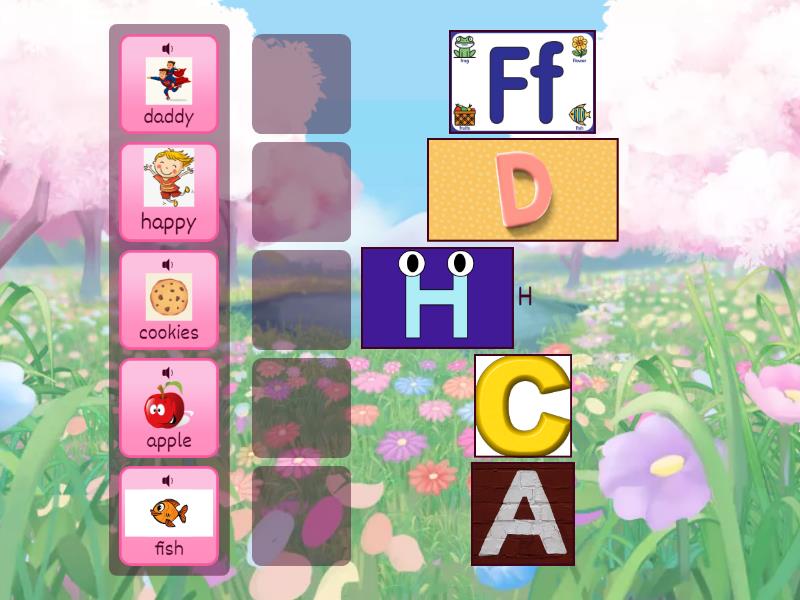800x600 pixels.
Task: Pick the letter H tile with eyes
Action: pos(437,298)
